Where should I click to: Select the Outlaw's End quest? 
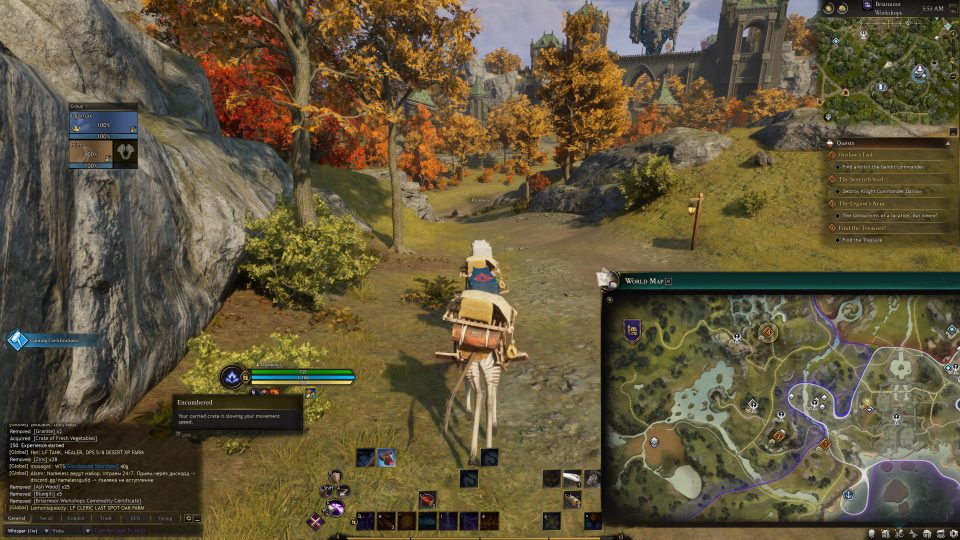pyautogui.click(x=858, y=154)
